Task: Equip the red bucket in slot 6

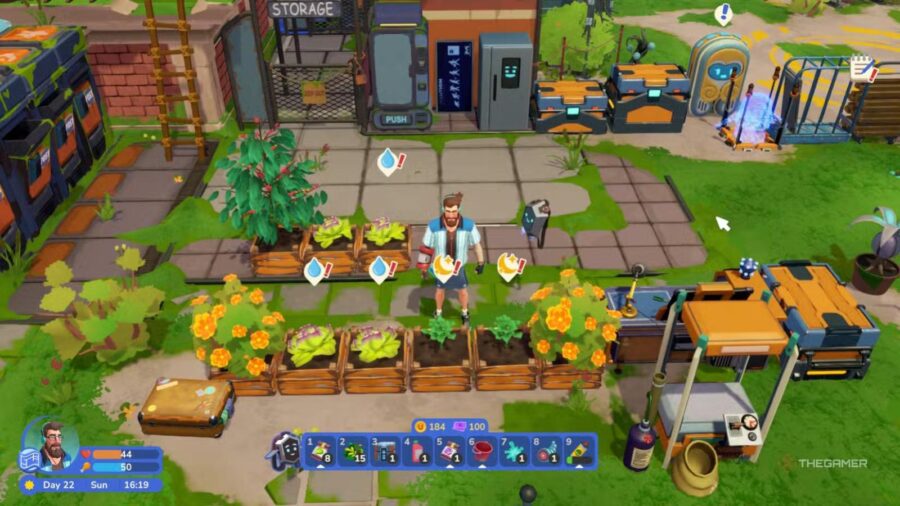Action: click(x=482, y=451)
